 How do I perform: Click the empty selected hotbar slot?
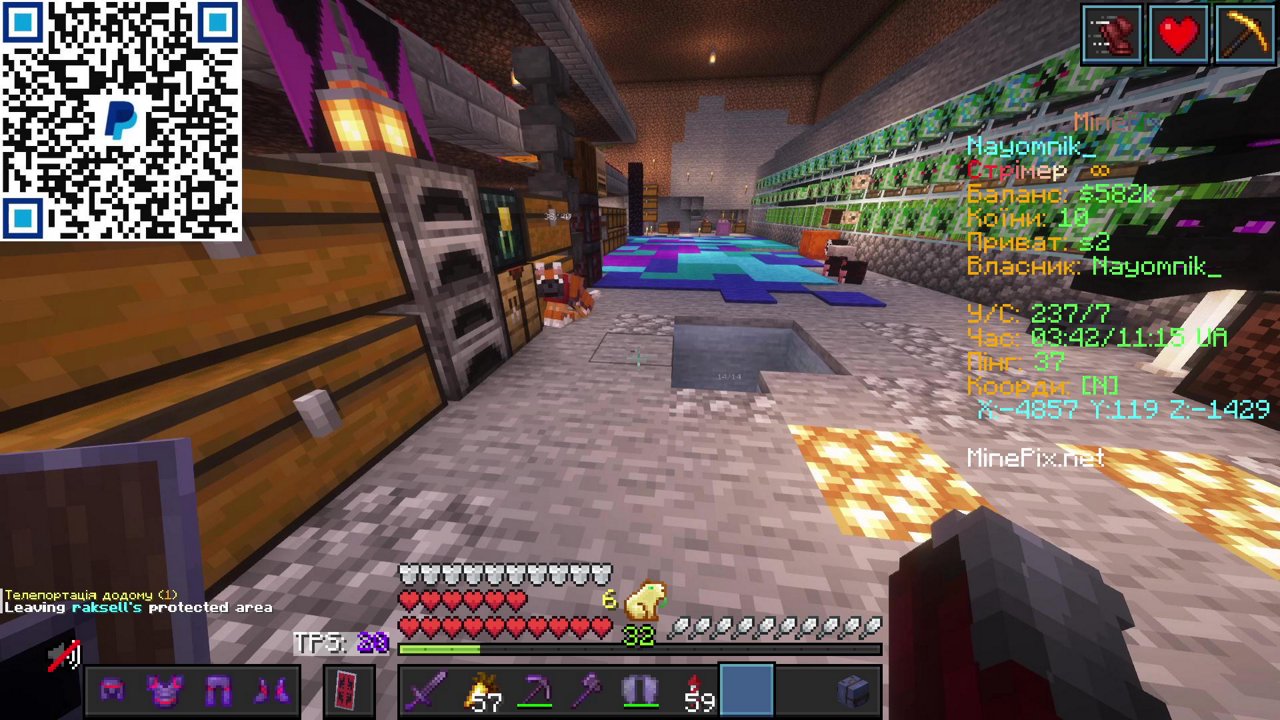(x=746, y=690)
